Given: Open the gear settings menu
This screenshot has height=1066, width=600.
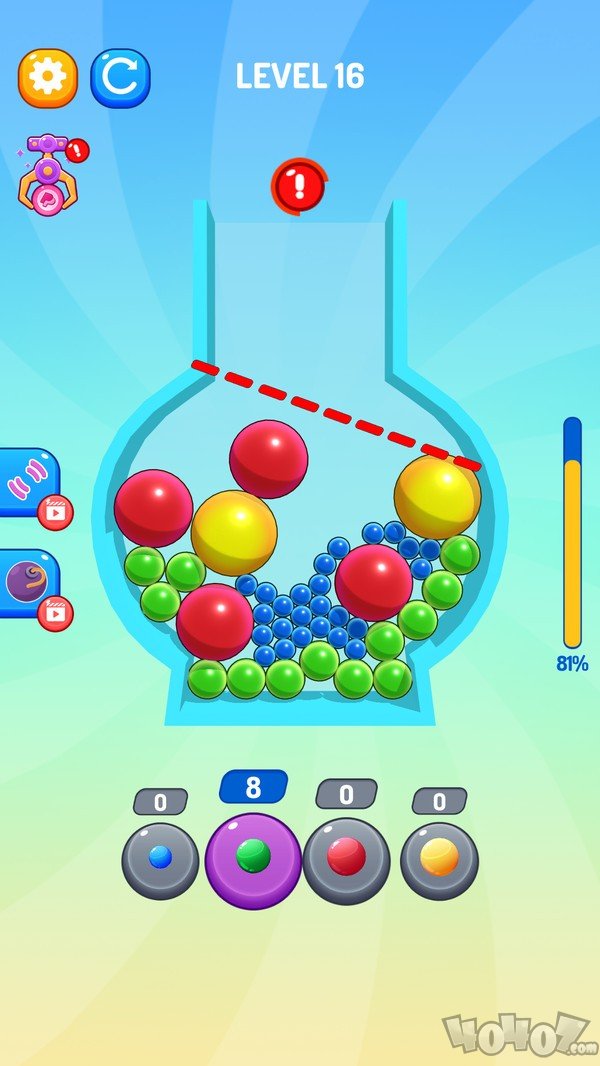Looking at the screenshot, I should point(47,78).
